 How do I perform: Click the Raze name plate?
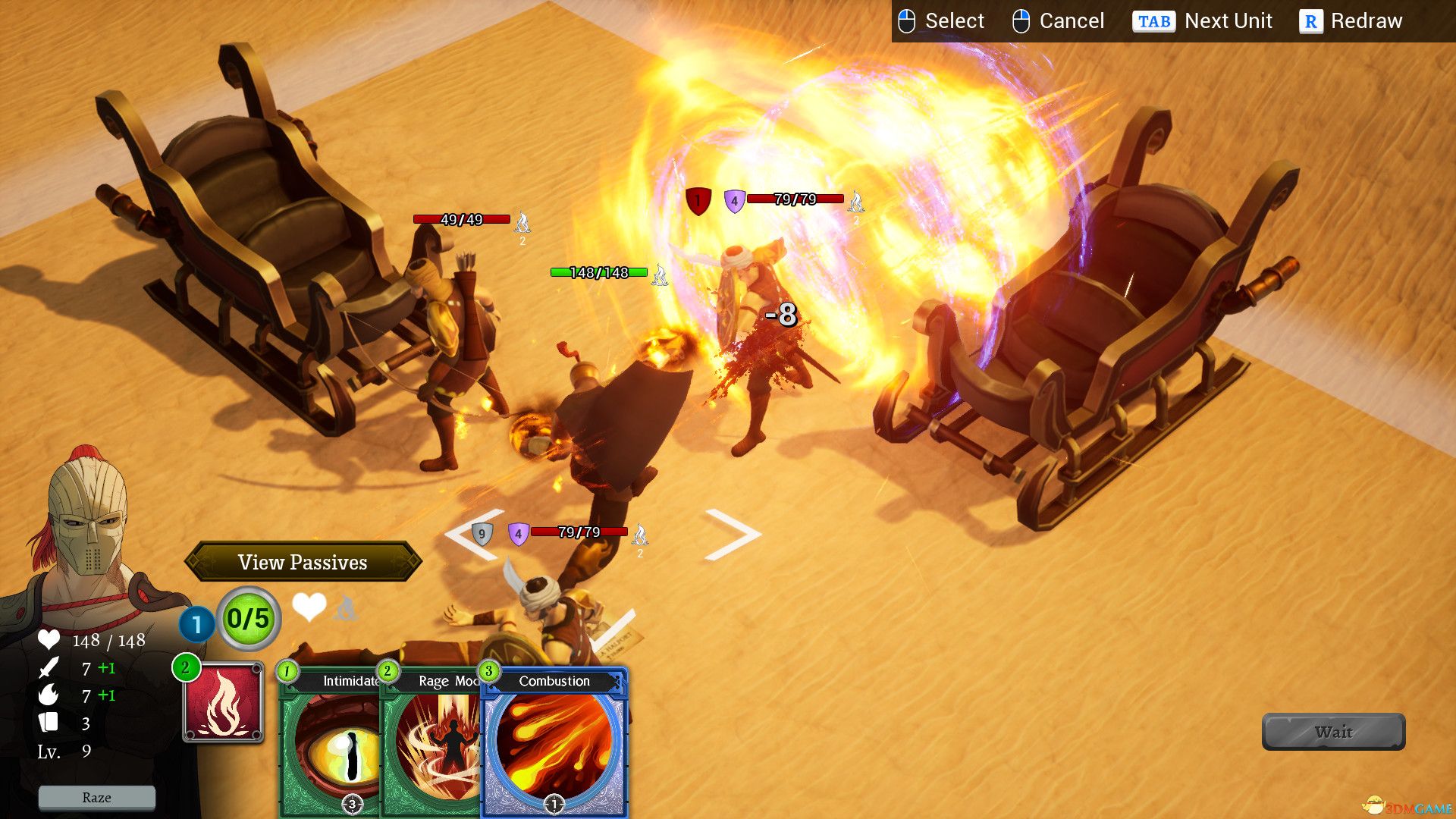pyautogui.click(x=96, y=797)
